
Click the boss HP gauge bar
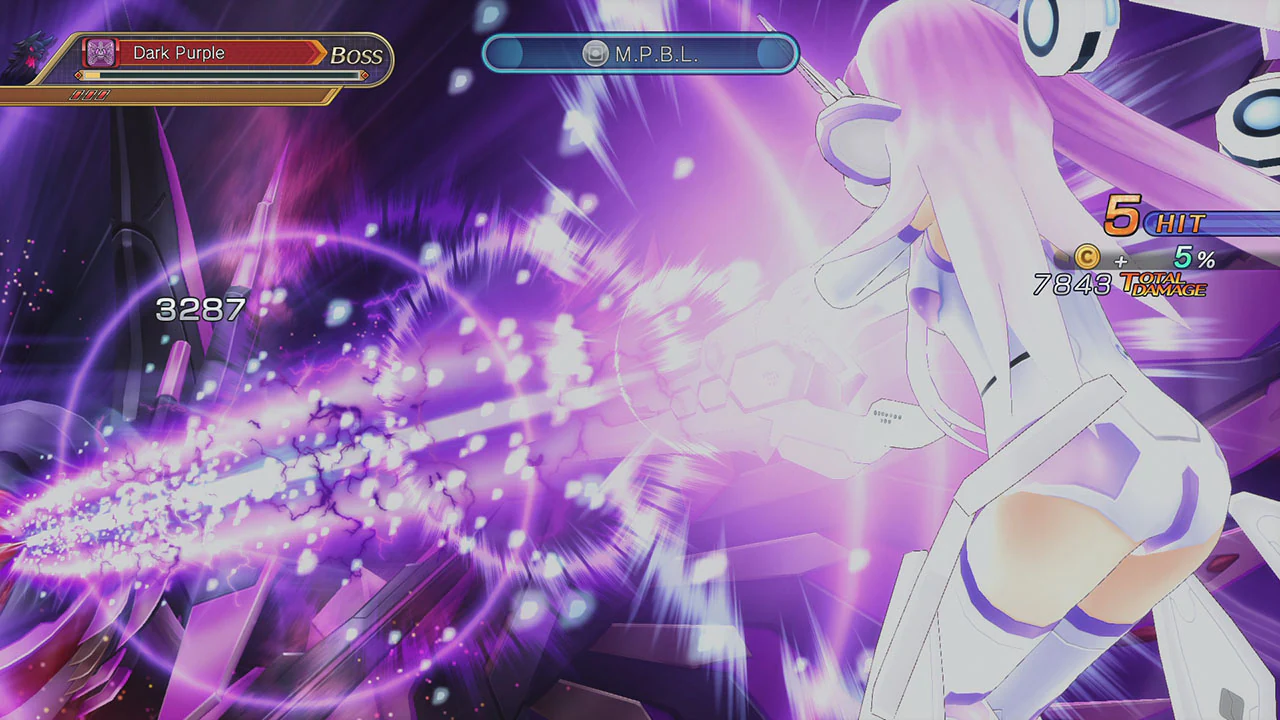coord(220,75)
